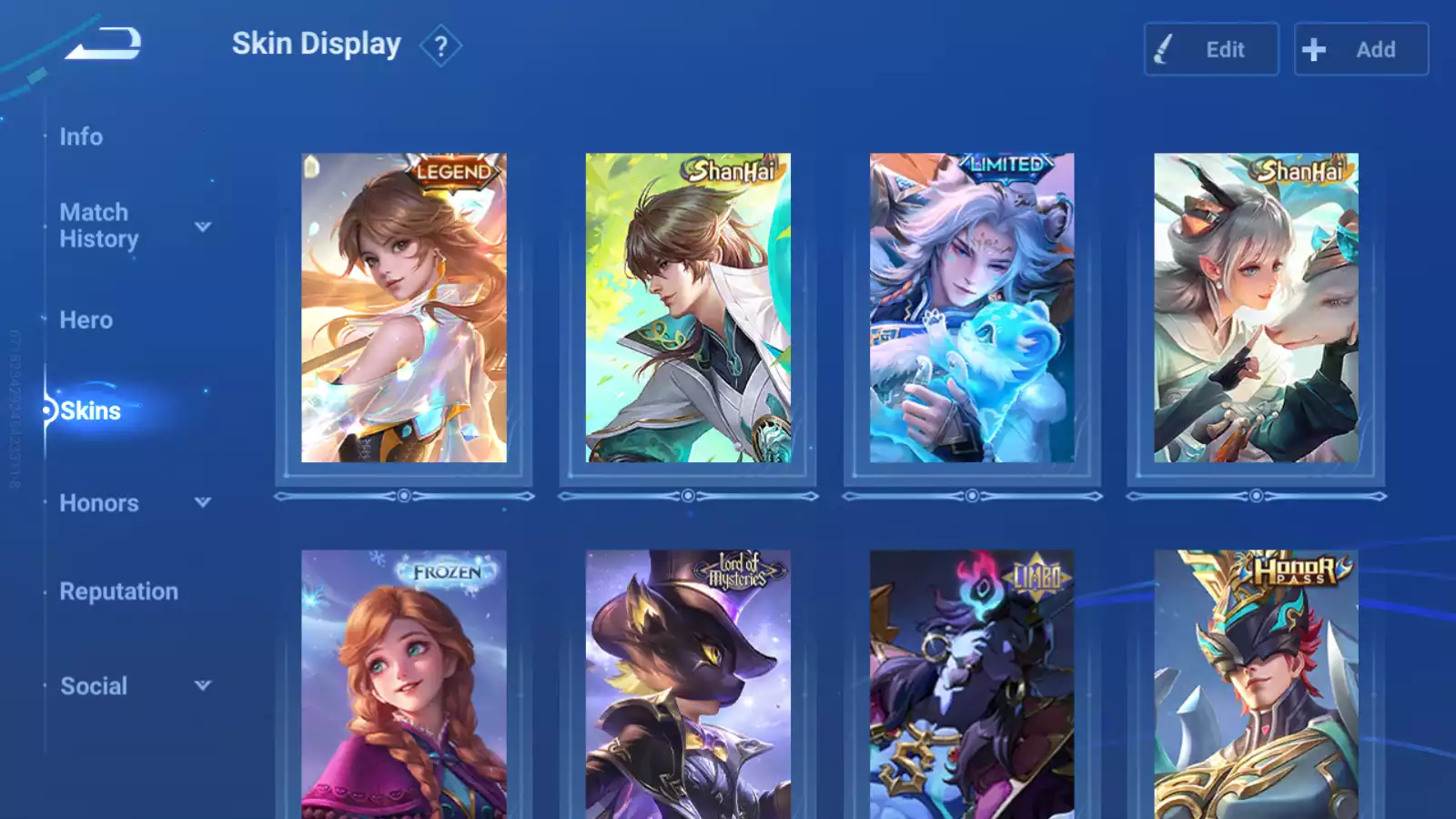The height and width of the screenshot is (819, 1456).
Task: Expand the Match History dropdown arrow
Action: (203, 227)
